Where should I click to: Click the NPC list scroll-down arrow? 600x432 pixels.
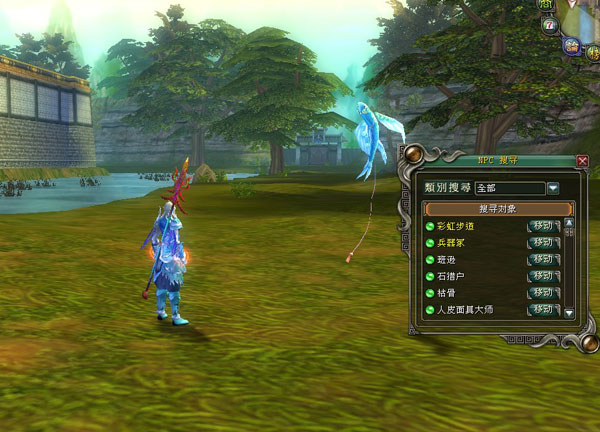pos(569,313)
